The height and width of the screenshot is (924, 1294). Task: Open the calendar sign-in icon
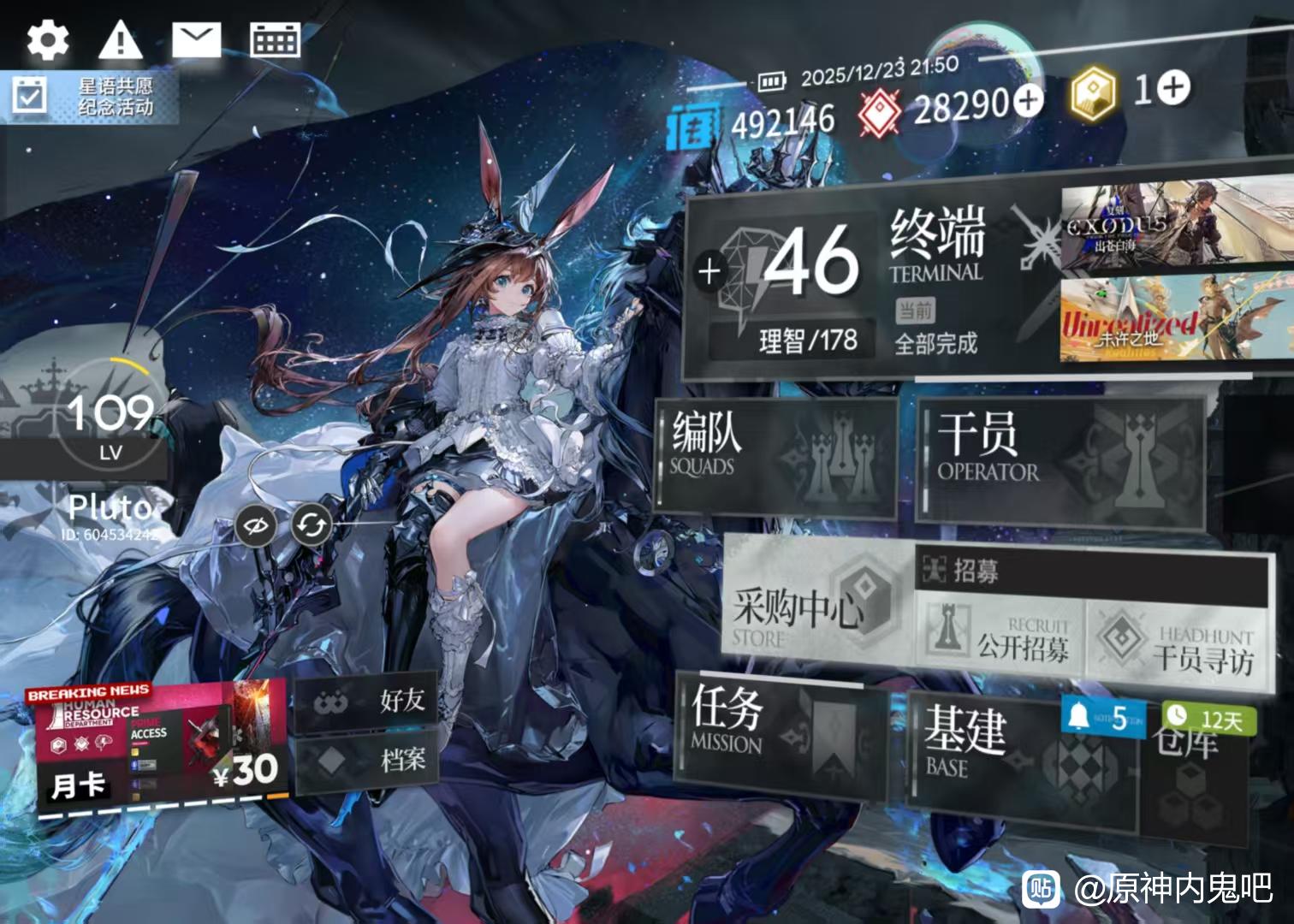point(275,39)
